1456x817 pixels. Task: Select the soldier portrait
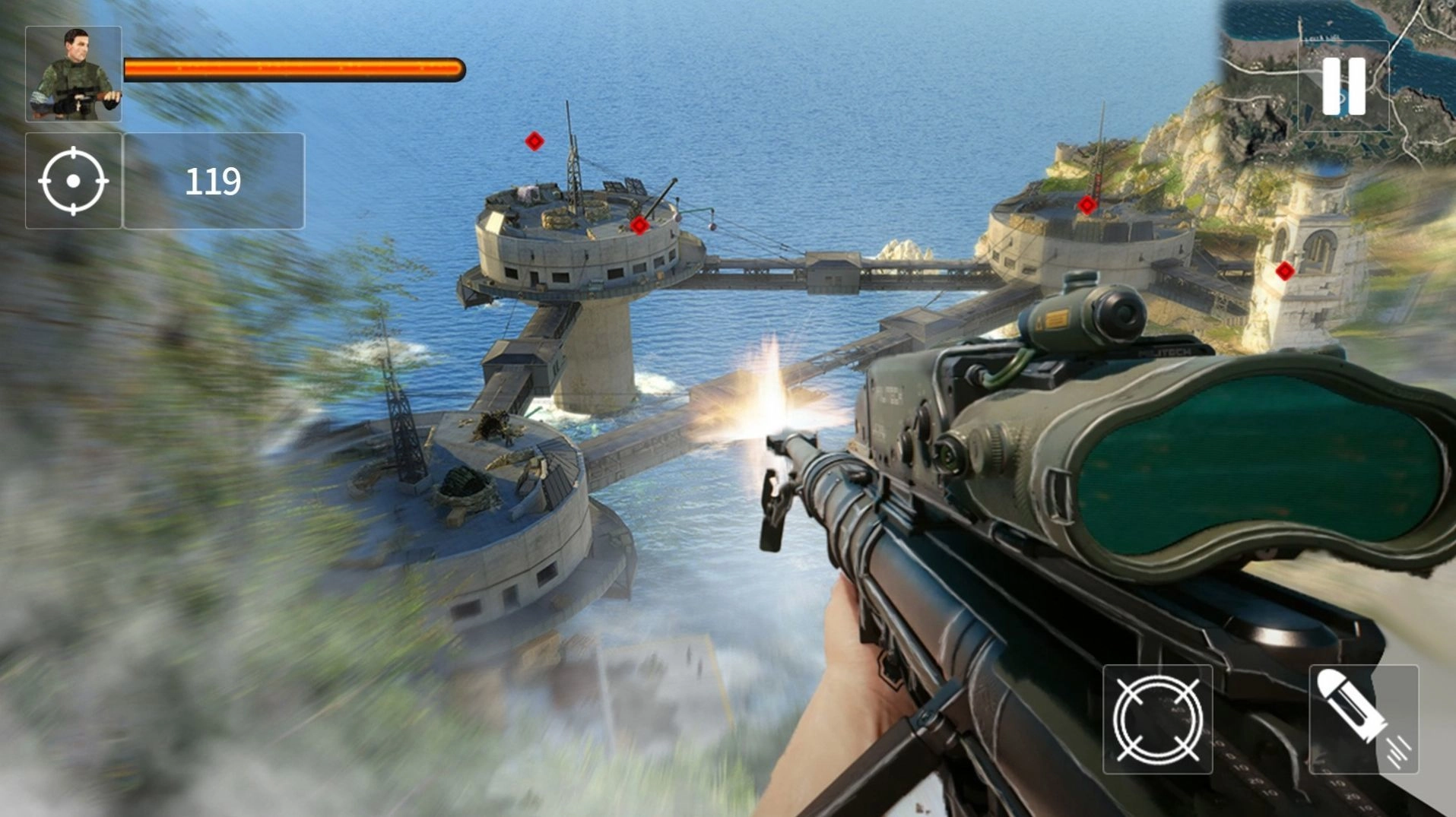coord(74,74)
